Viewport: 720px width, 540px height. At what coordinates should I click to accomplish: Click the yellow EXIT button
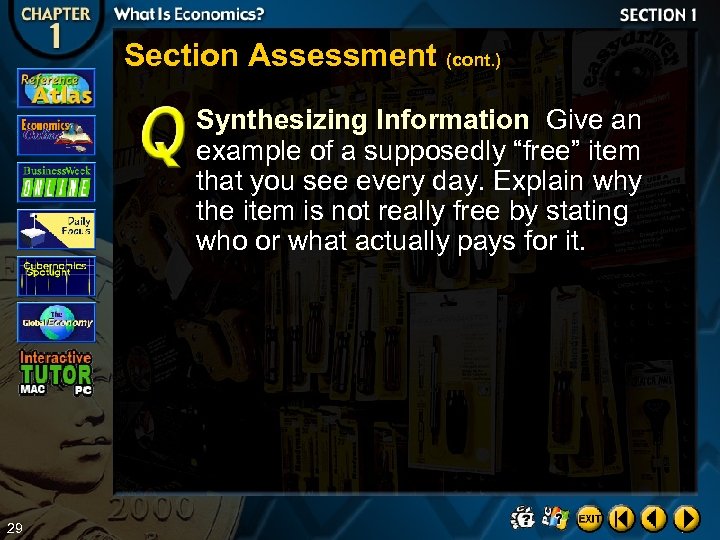[590, 518]
